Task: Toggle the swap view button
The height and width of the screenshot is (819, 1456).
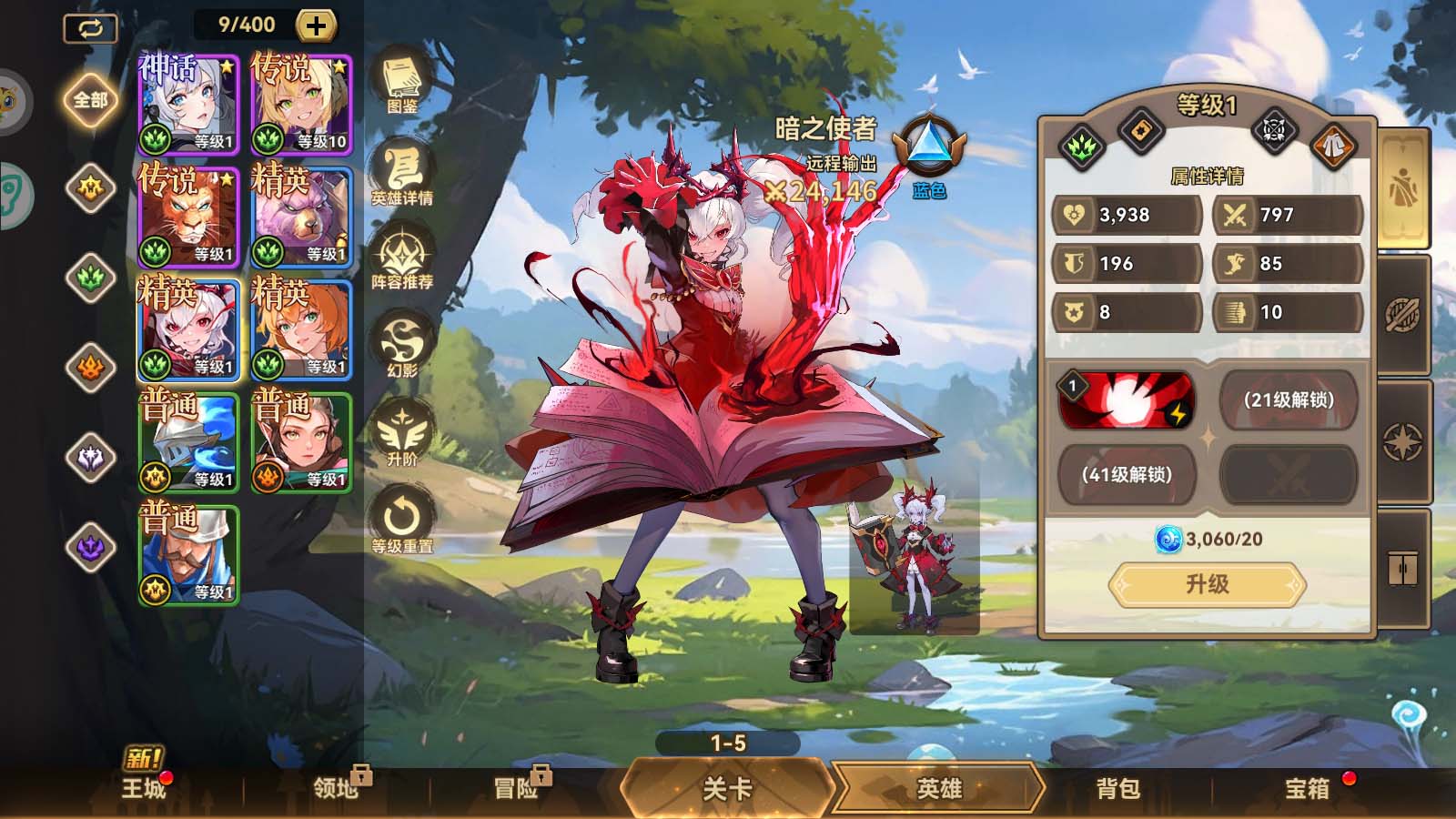Action: click(x=90, y=28)
